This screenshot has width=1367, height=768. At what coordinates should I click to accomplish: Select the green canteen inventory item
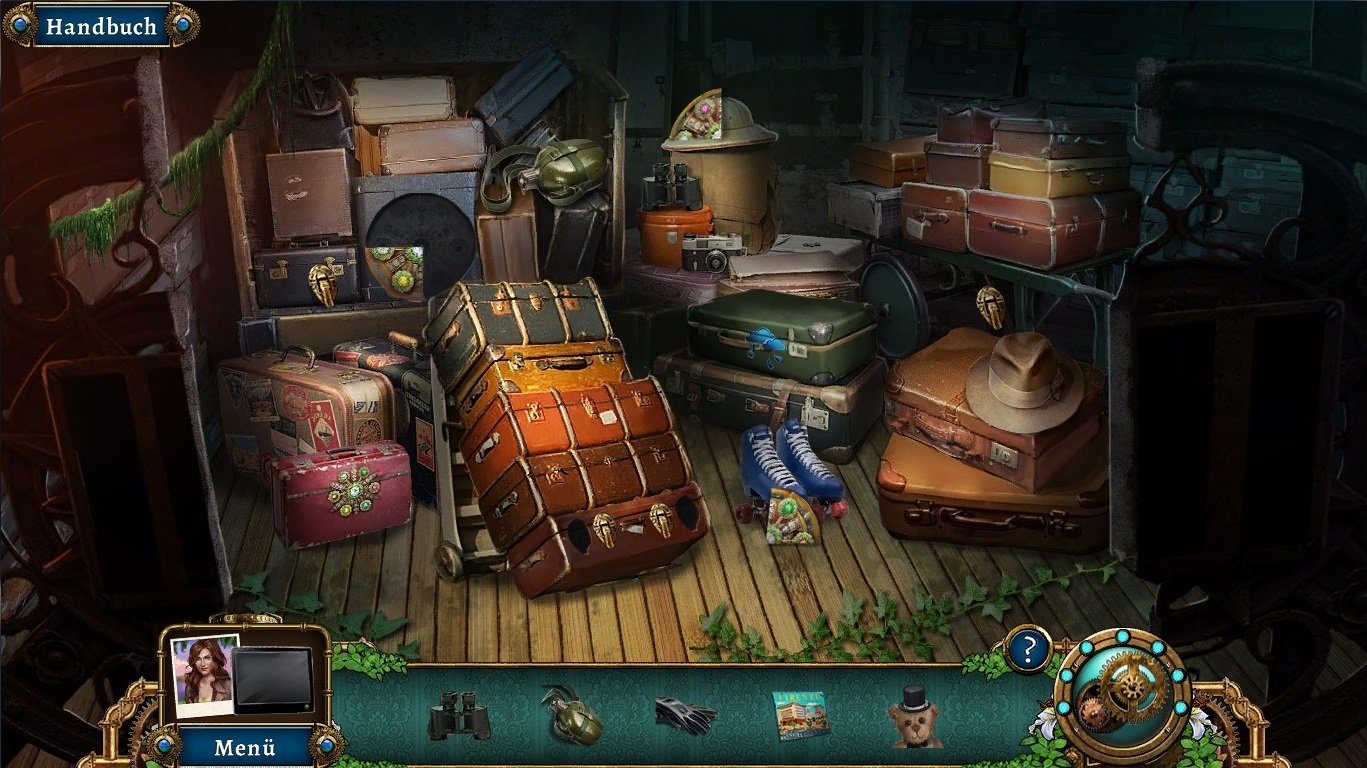point(572,714)
